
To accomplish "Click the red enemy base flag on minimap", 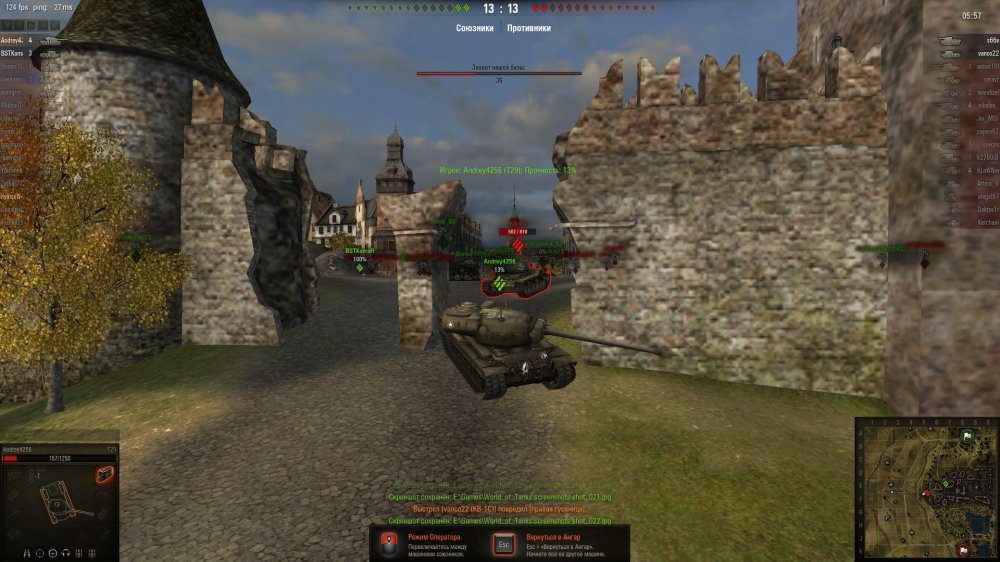I will pos(961,548).
